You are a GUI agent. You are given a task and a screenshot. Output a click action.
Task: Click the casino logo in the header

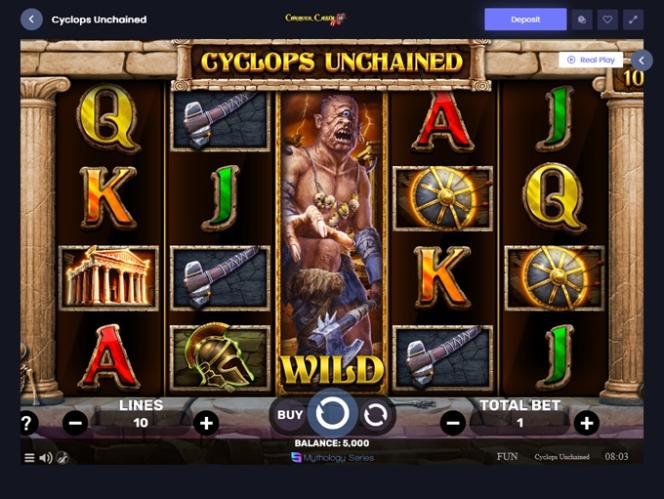point(315,18)
